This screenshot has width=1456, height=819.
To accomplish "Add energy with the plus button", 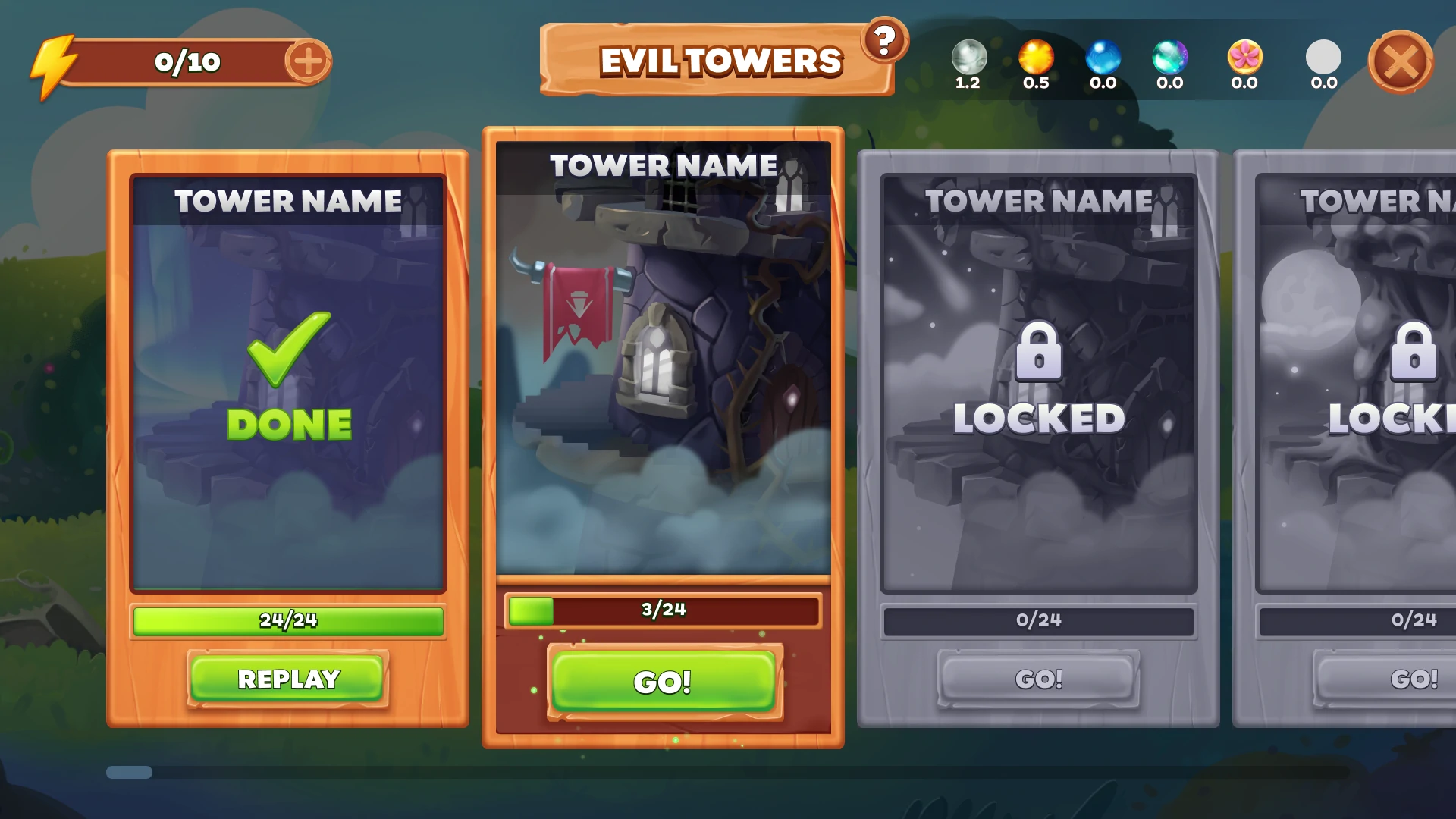I will point(308,61).
